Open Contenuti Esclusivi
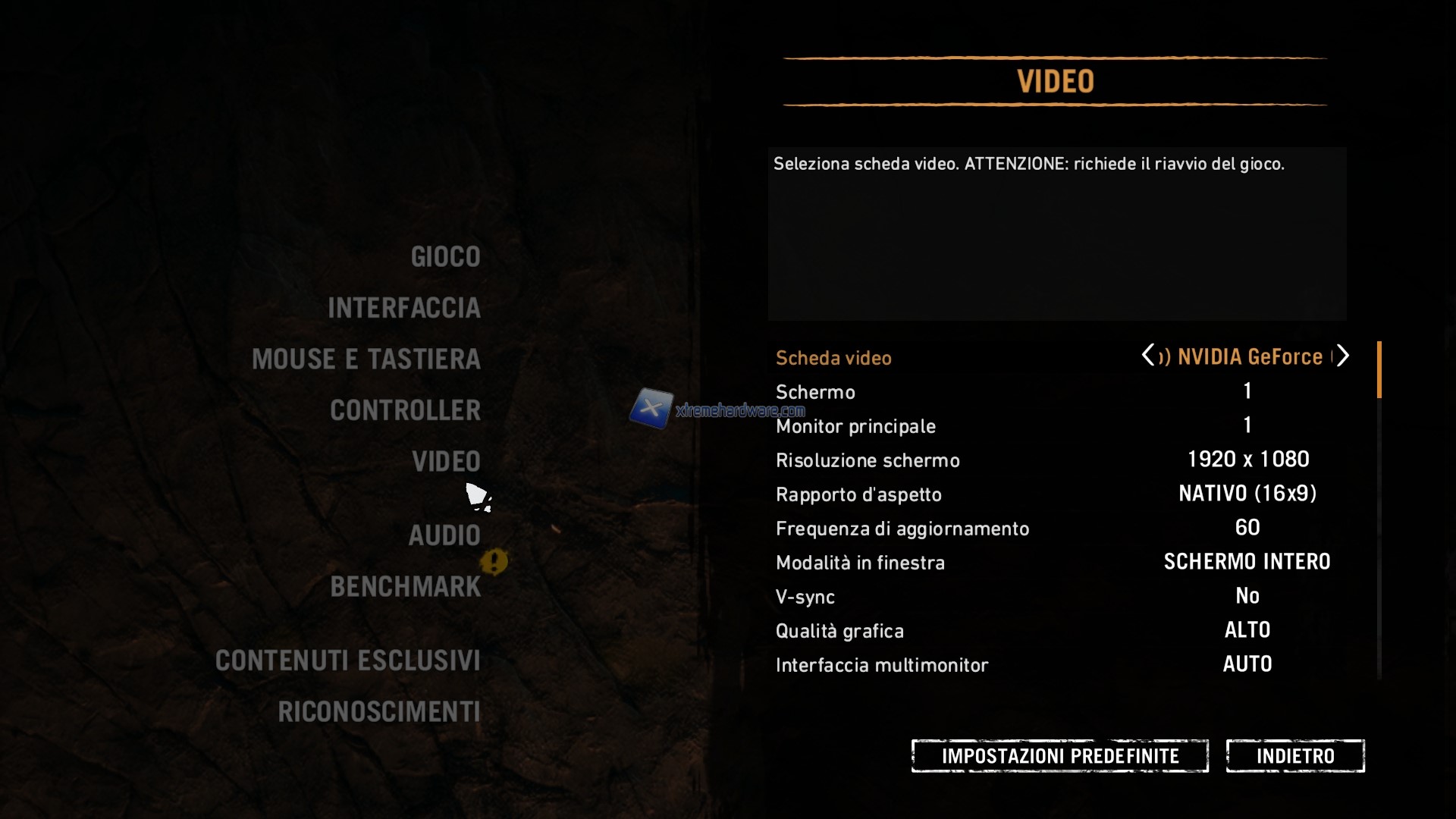The width and height of the screenshot is (1456, 819). (x=347, y=661)
